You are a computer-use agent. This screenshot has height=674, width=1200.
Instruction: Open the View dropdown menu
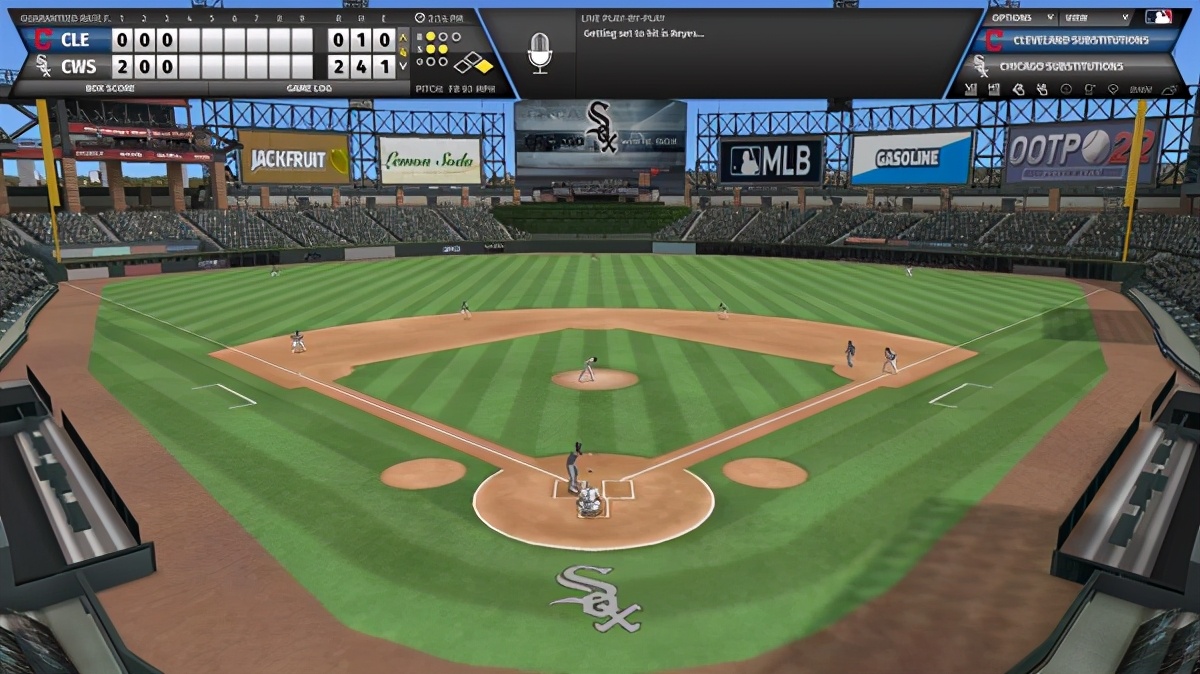point(1096,17)
